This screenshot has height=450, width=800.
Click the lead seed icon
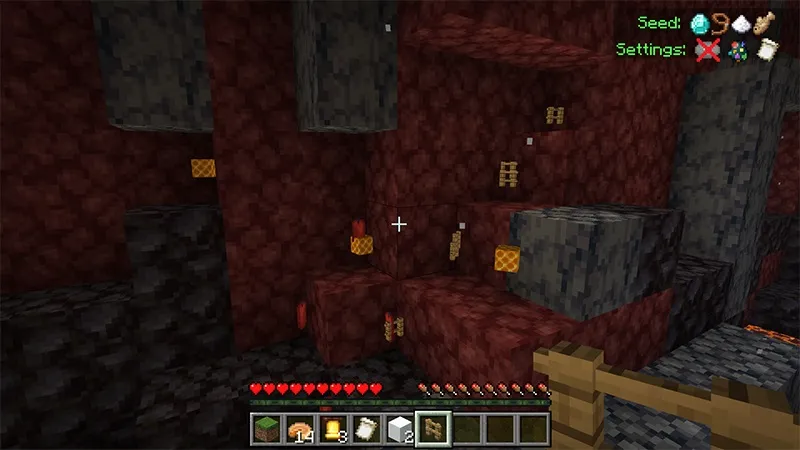click(722, 23)
